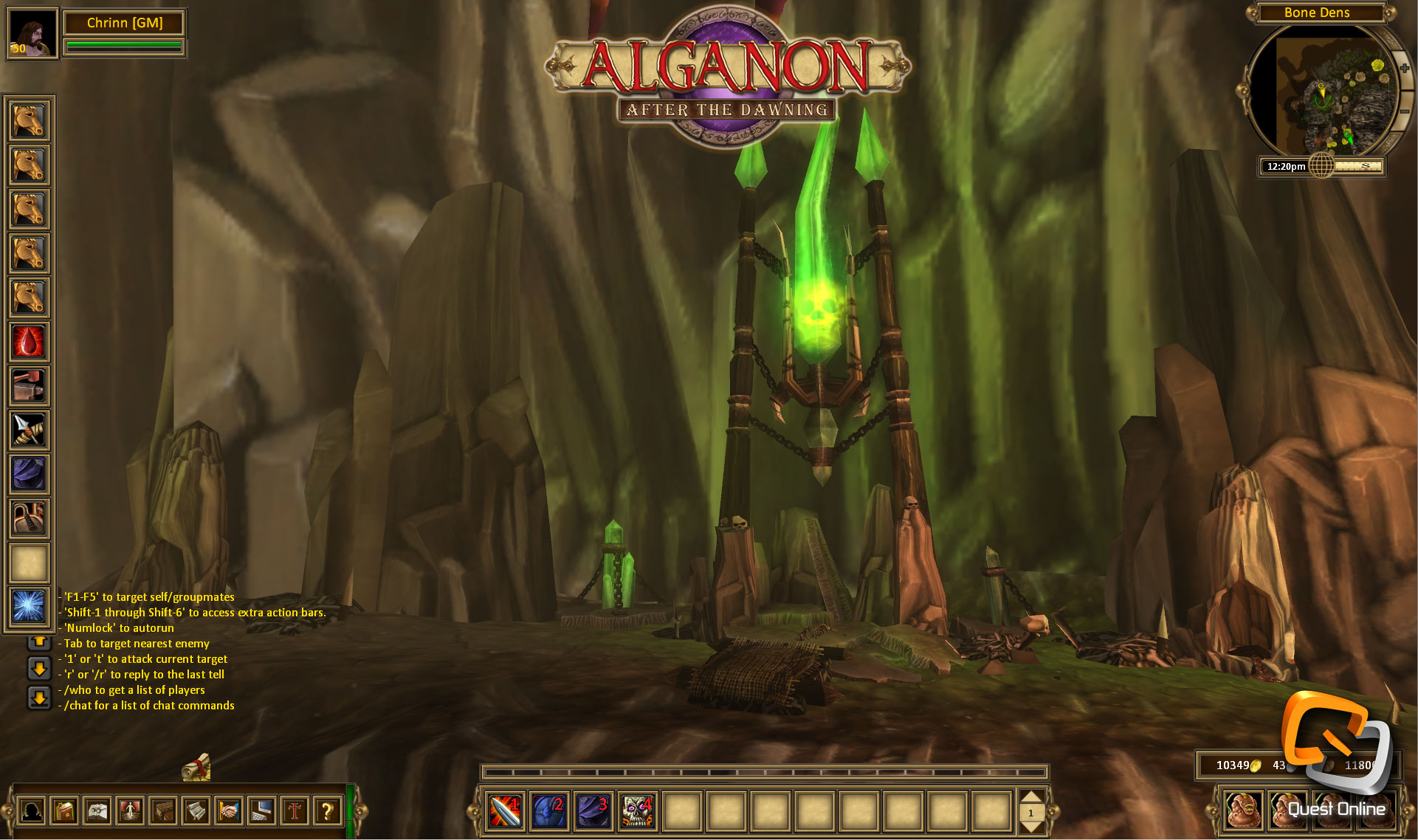1418x840 pixels.
Task: Click Chrinn's green health bar
Action: click(x=123, y=46)
